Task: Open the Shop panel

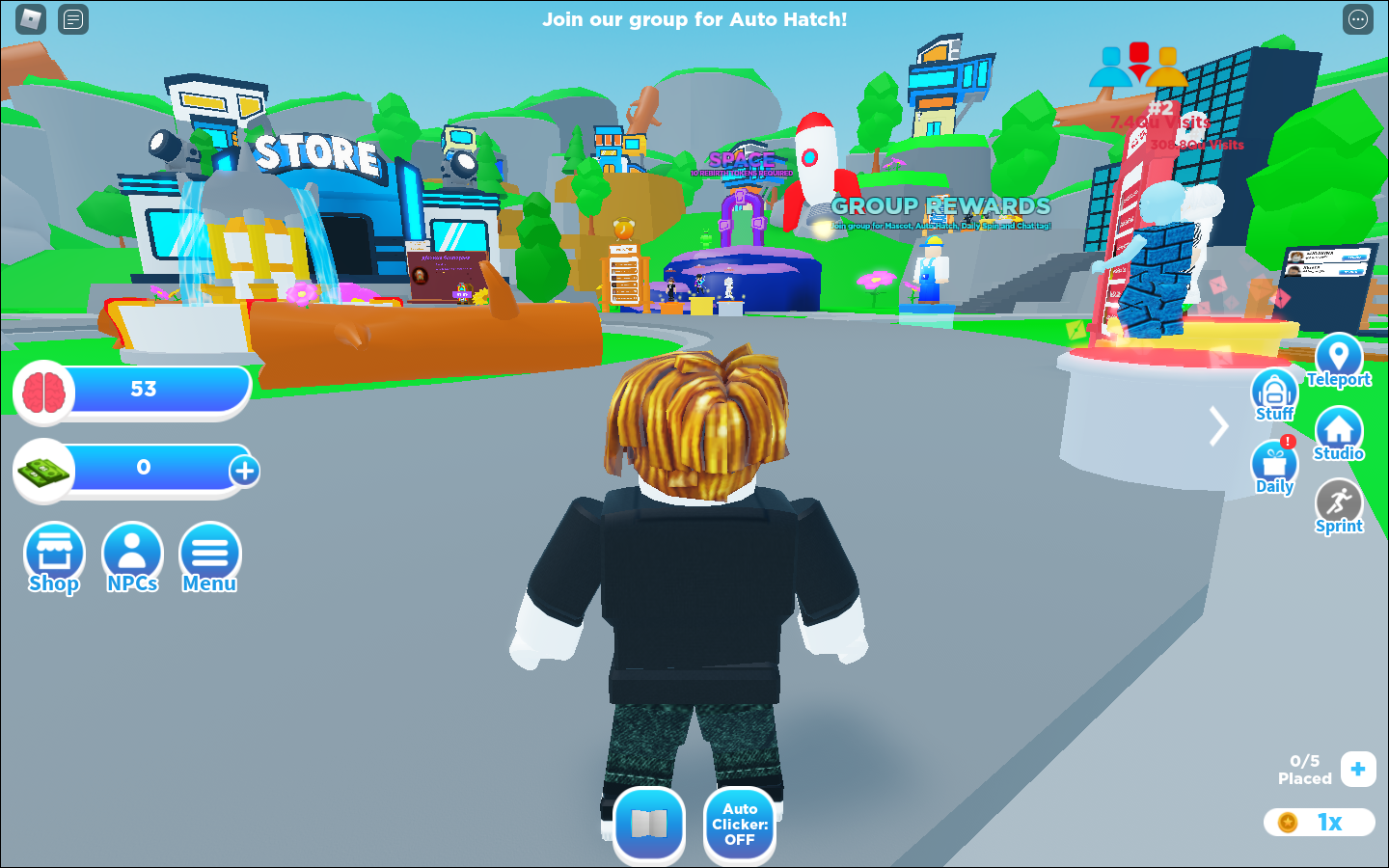Action: click(x=54, y=557)
